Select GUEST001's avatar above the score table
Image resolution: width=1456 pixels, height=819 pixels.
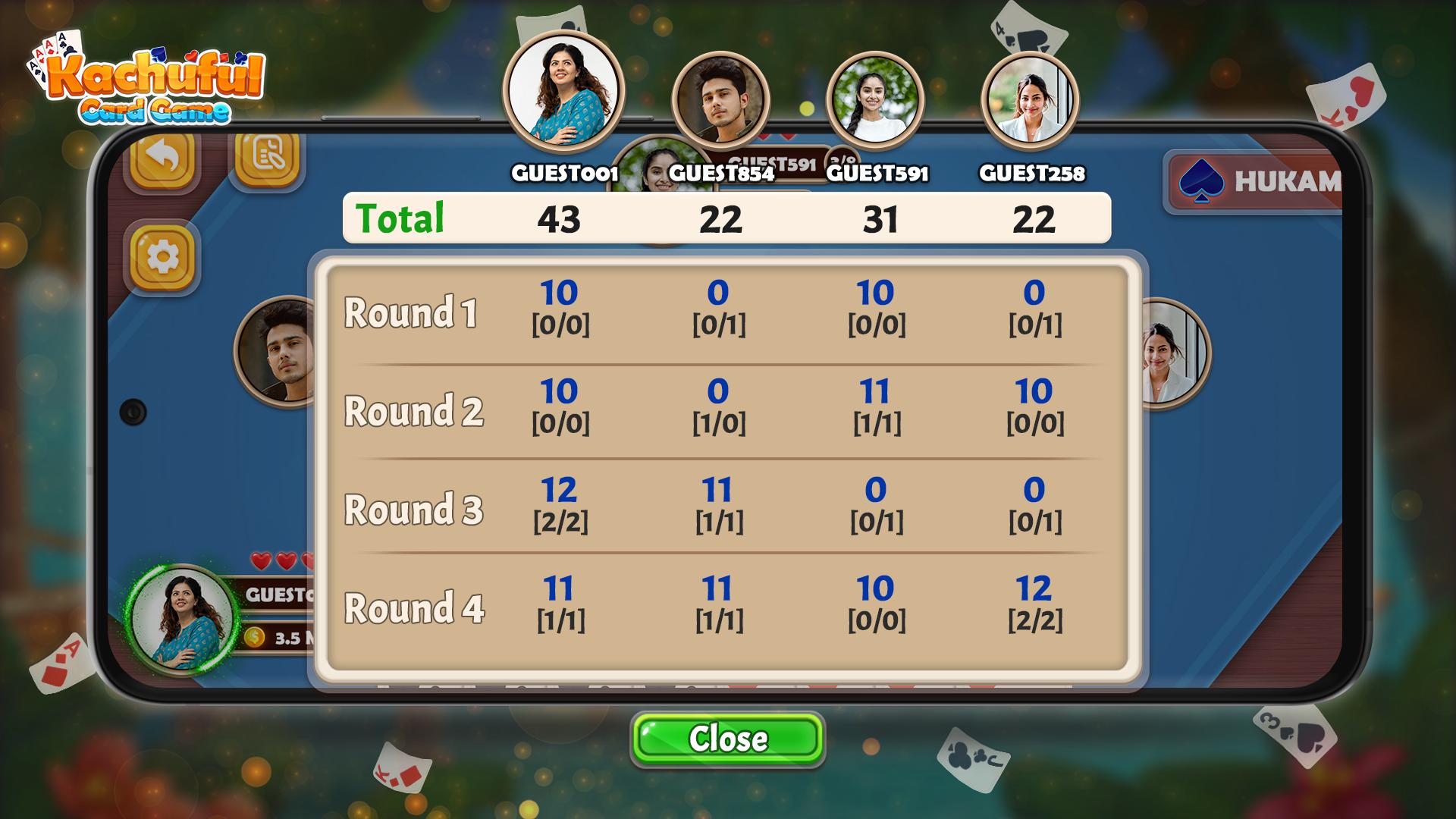coord(563,92)
